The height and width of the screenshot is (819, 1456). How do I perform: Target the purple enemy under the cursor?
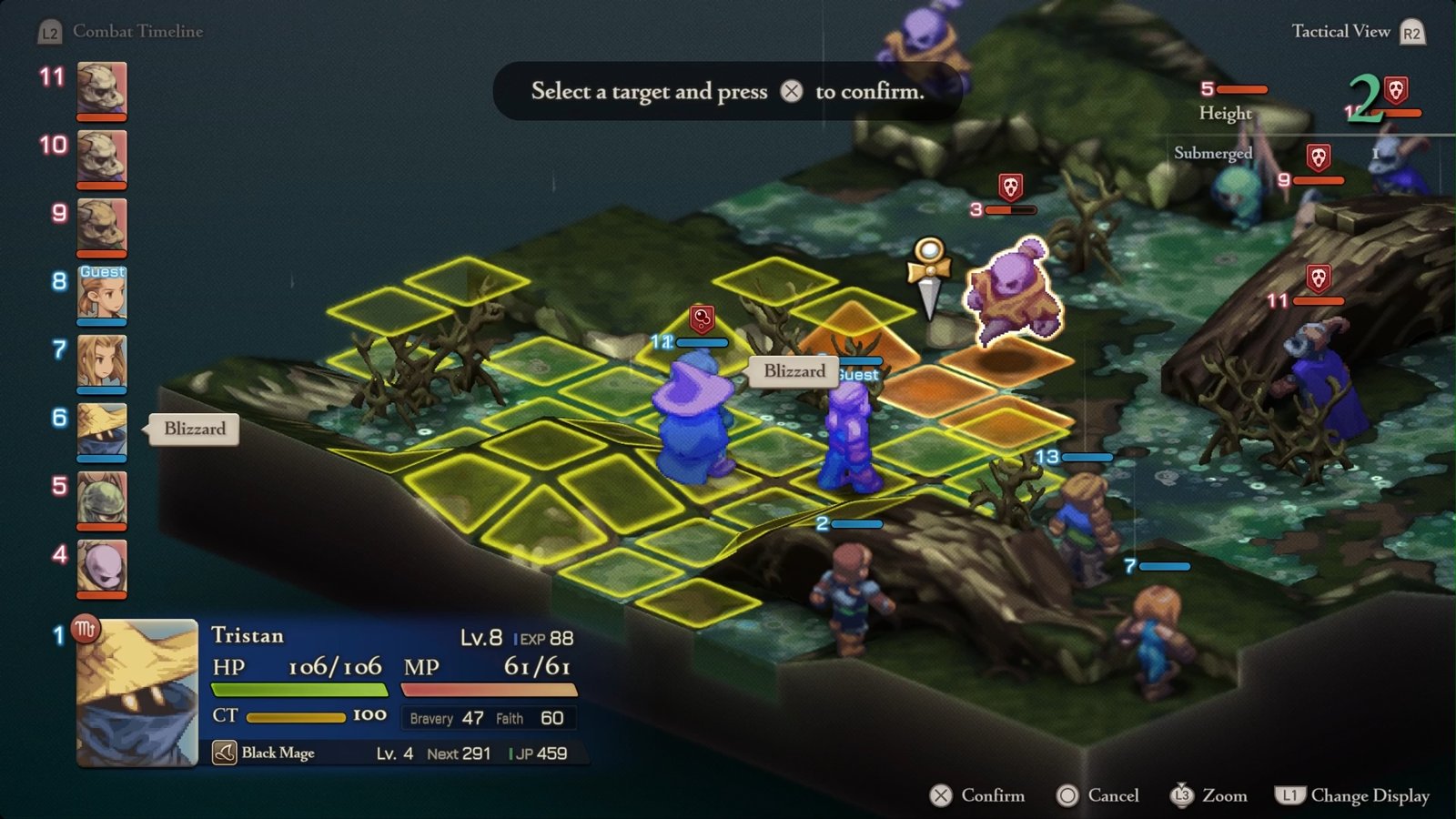[1011, 291]
